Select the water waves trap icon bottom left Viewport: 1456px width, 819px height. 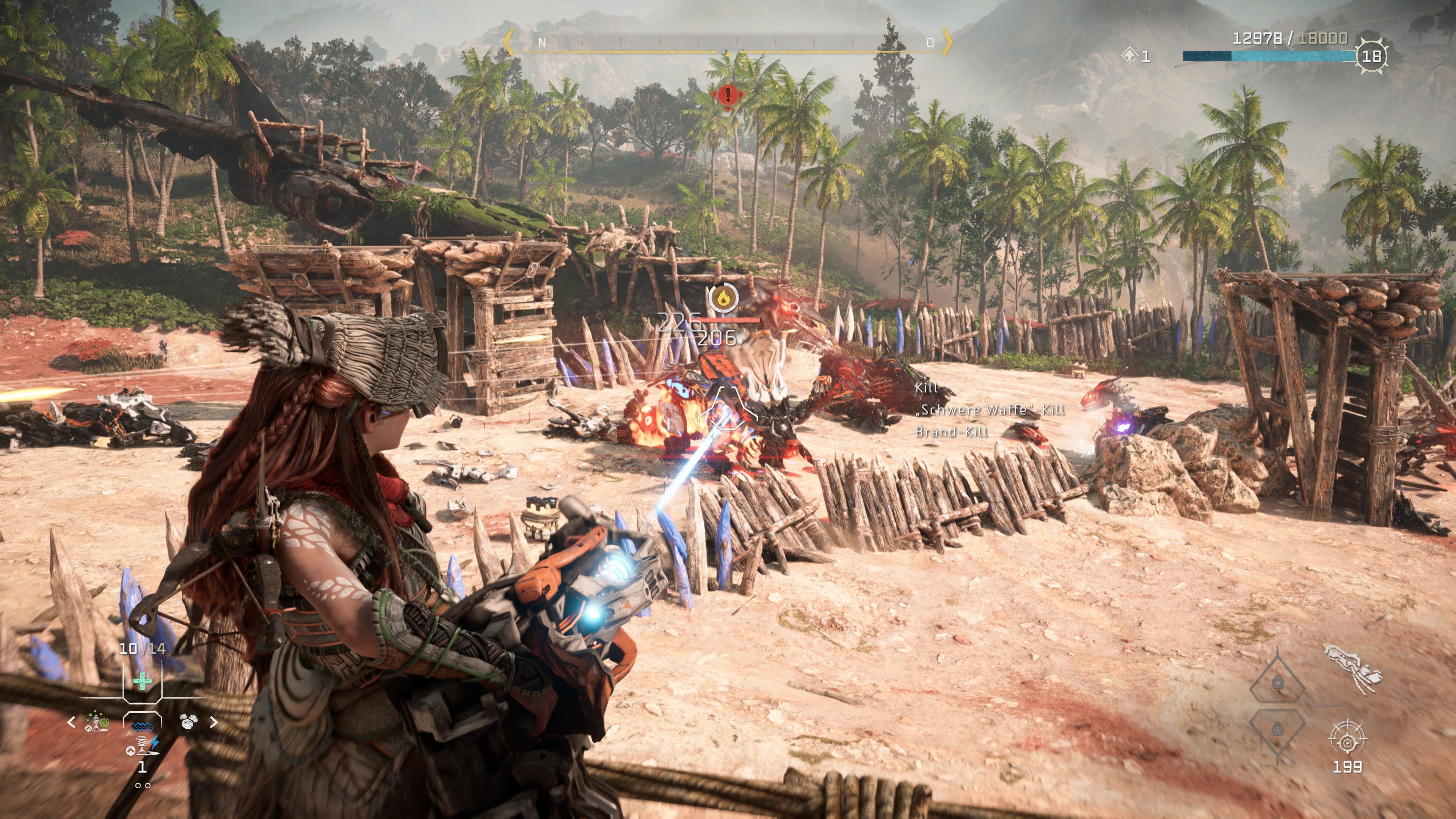click(142, 727)
